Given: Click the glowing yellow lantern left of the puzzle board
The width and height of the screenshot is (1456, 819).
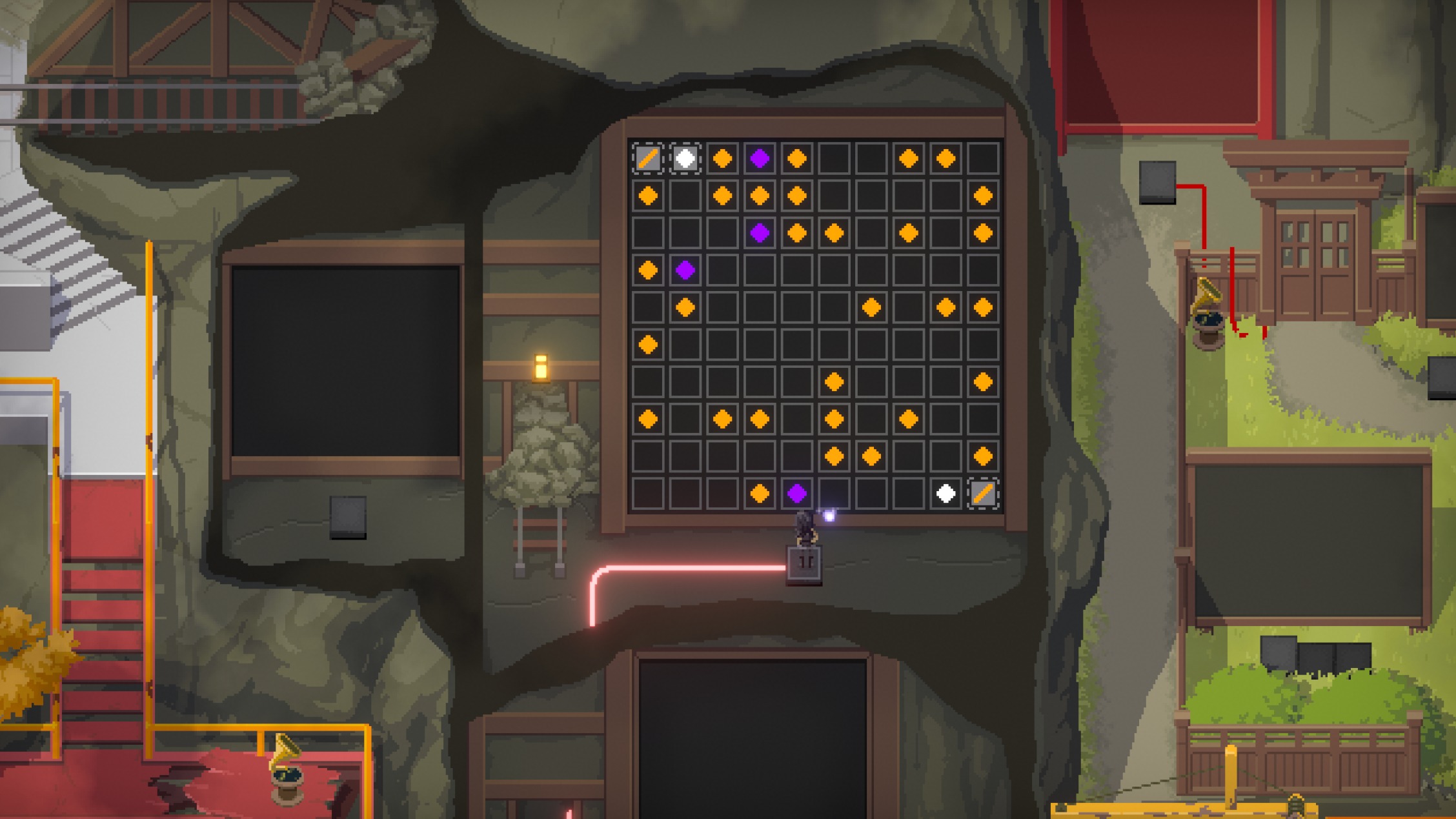Looking at the screenshot, I should 542,368.
